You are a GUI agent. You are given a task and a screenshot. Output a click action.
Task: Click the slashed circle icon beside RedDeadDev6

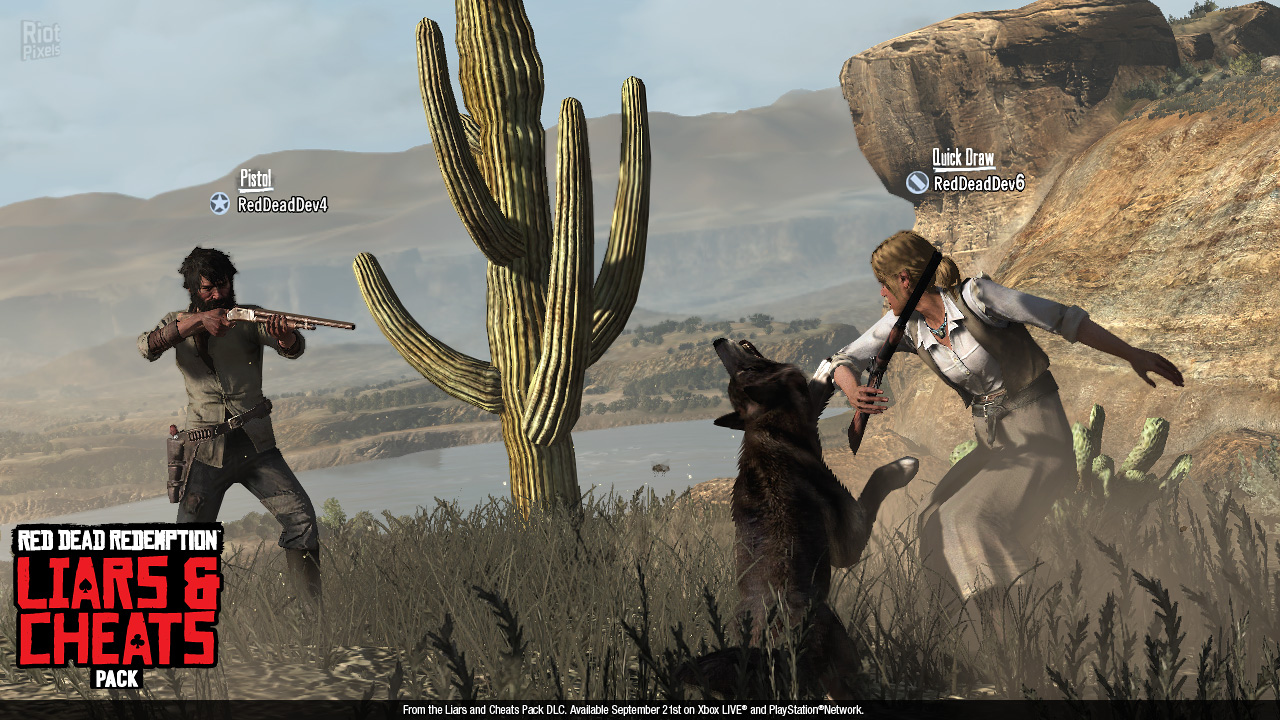917,182
